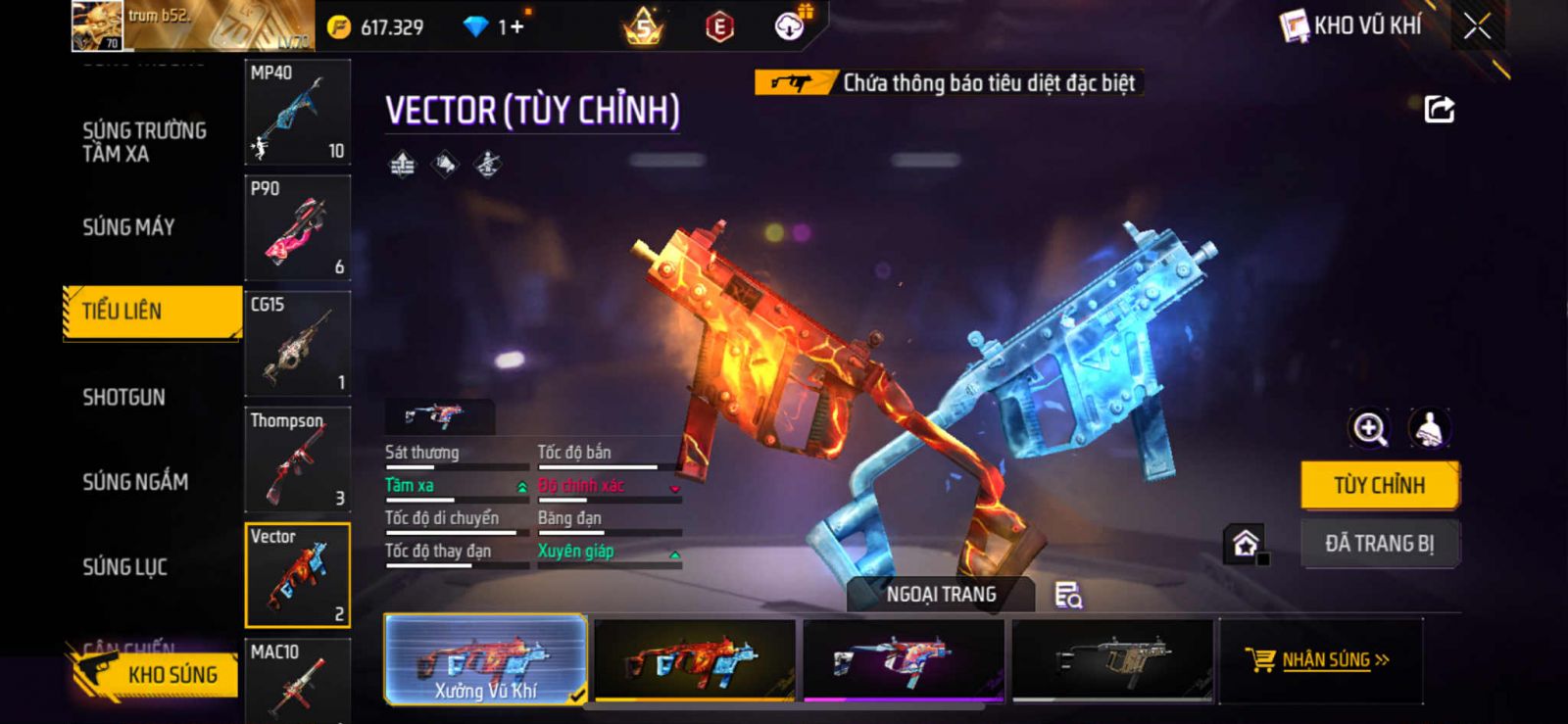This screenshot has width=1568, height=724.
Task: Click the yellow Tùy Chỉnh button
Action: (1379, 485)
